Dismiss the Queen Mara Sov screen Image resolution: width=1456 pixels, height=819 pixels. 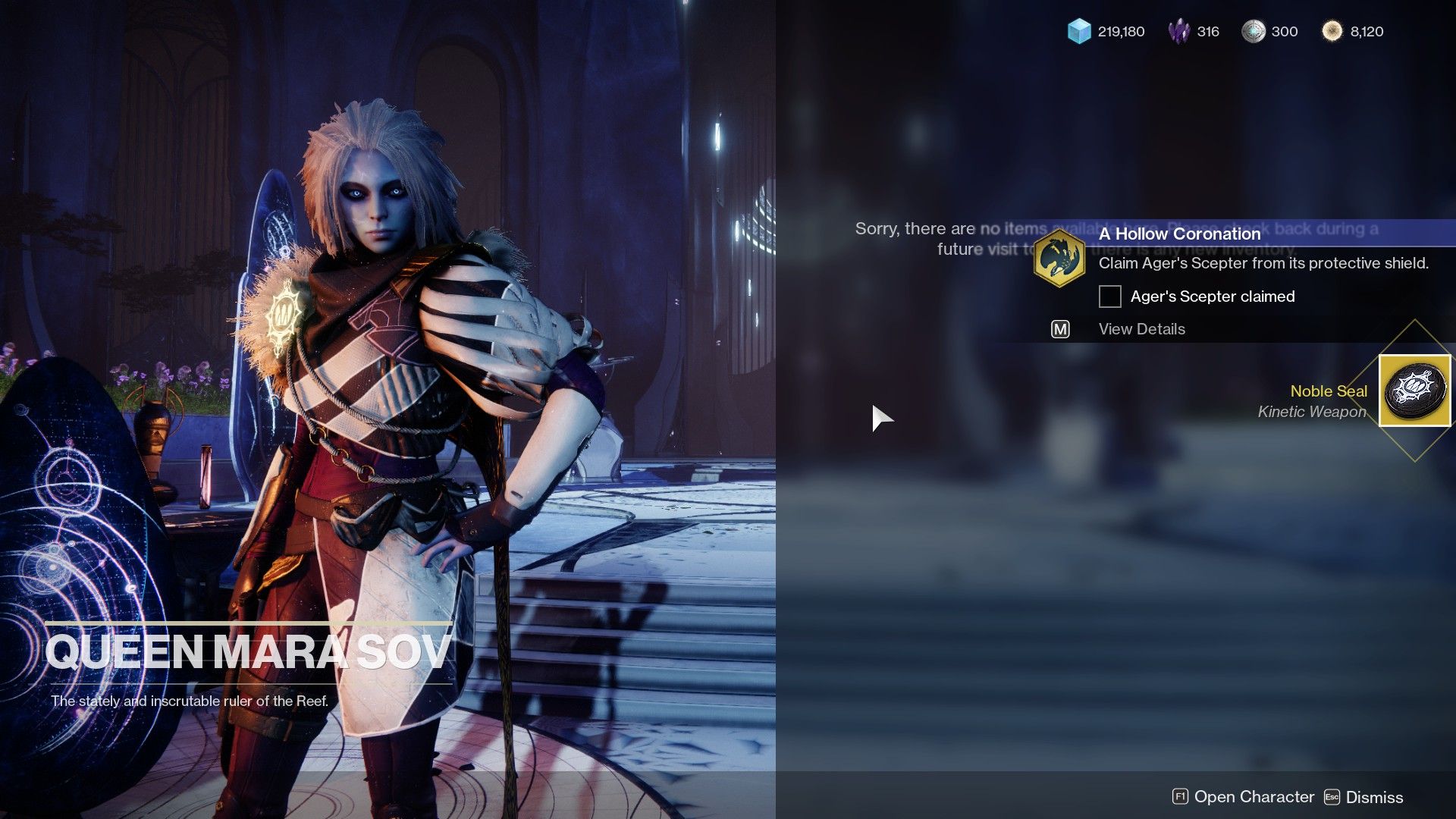point(1375,797)
